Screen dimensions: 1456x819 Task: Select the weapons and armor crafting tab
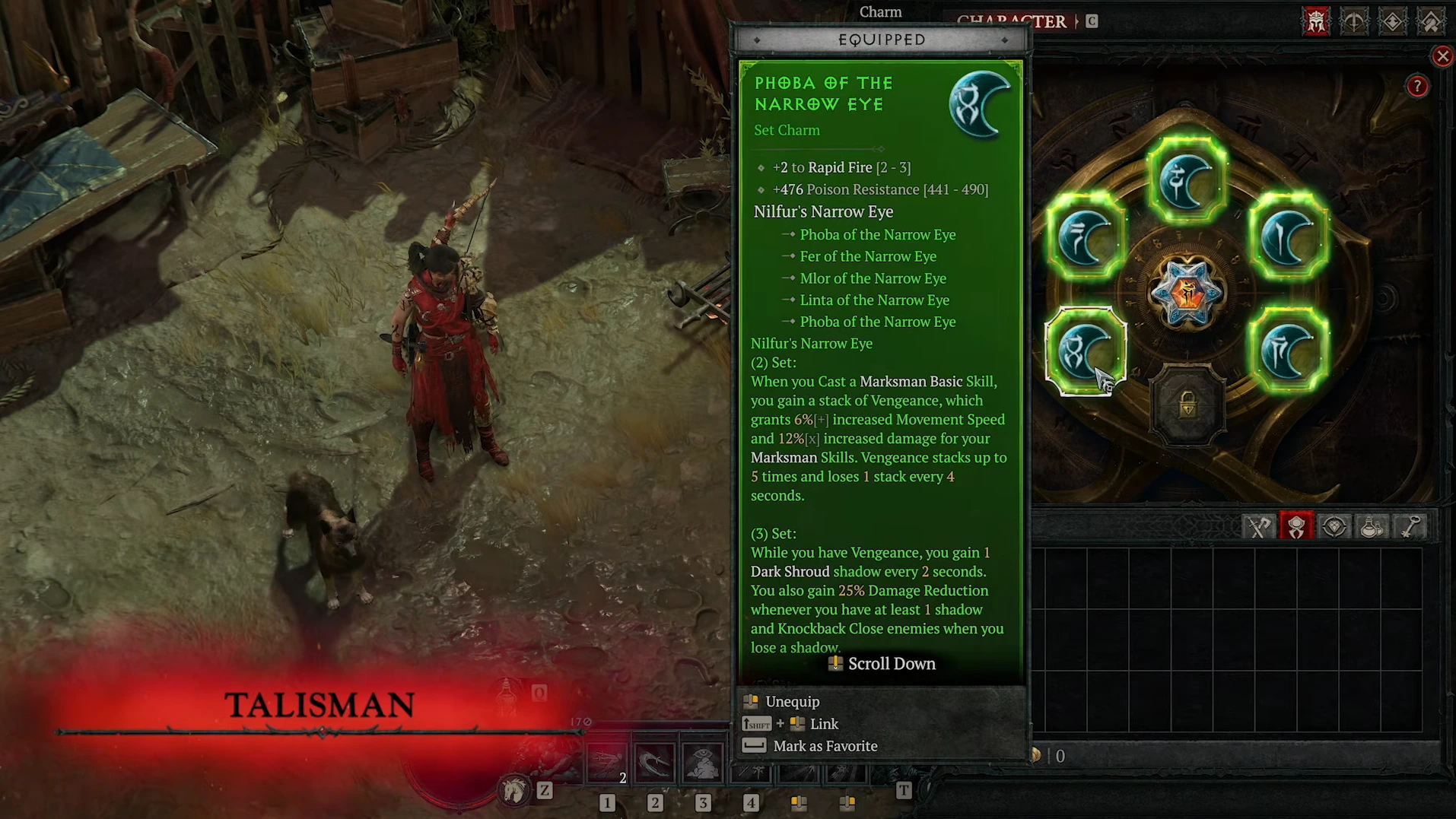coord(1258,525)
